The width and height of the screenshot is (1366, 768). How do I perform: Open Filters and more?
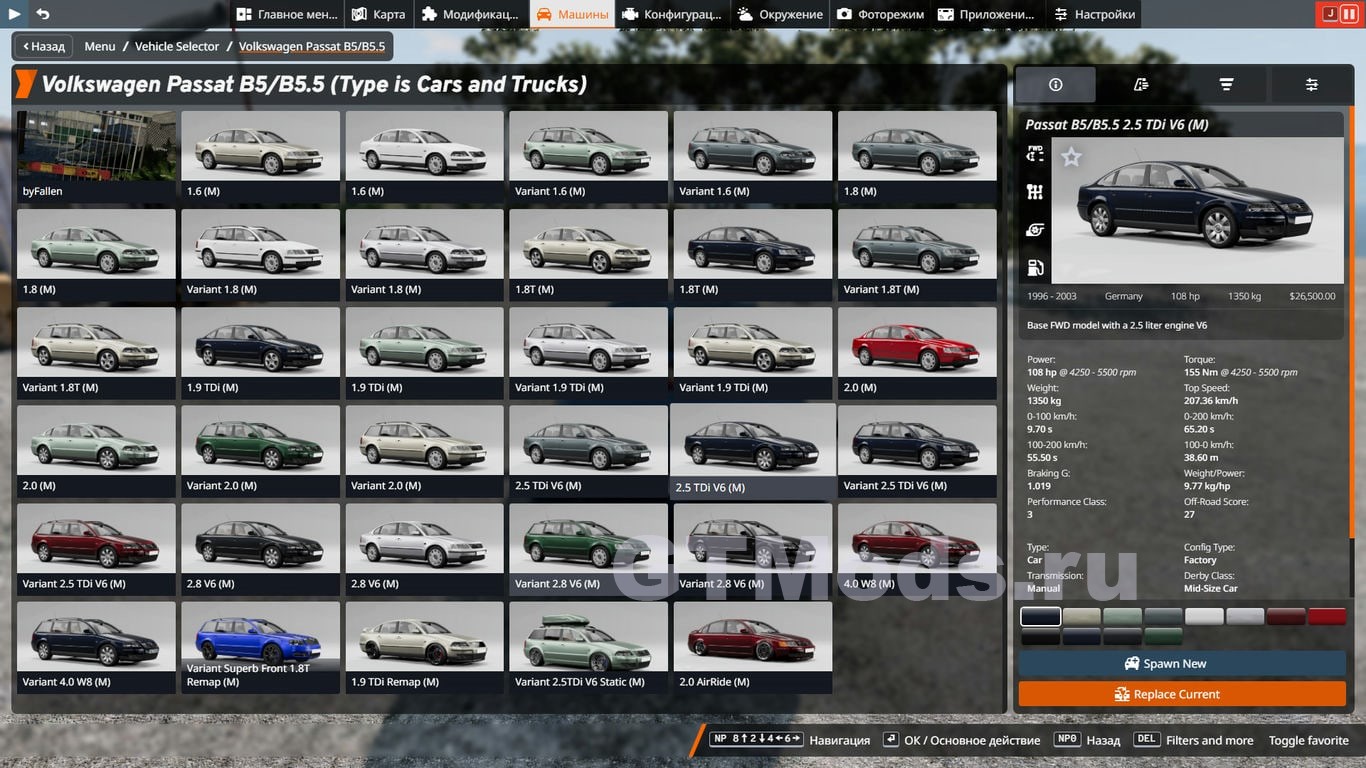coord(1209,740)
